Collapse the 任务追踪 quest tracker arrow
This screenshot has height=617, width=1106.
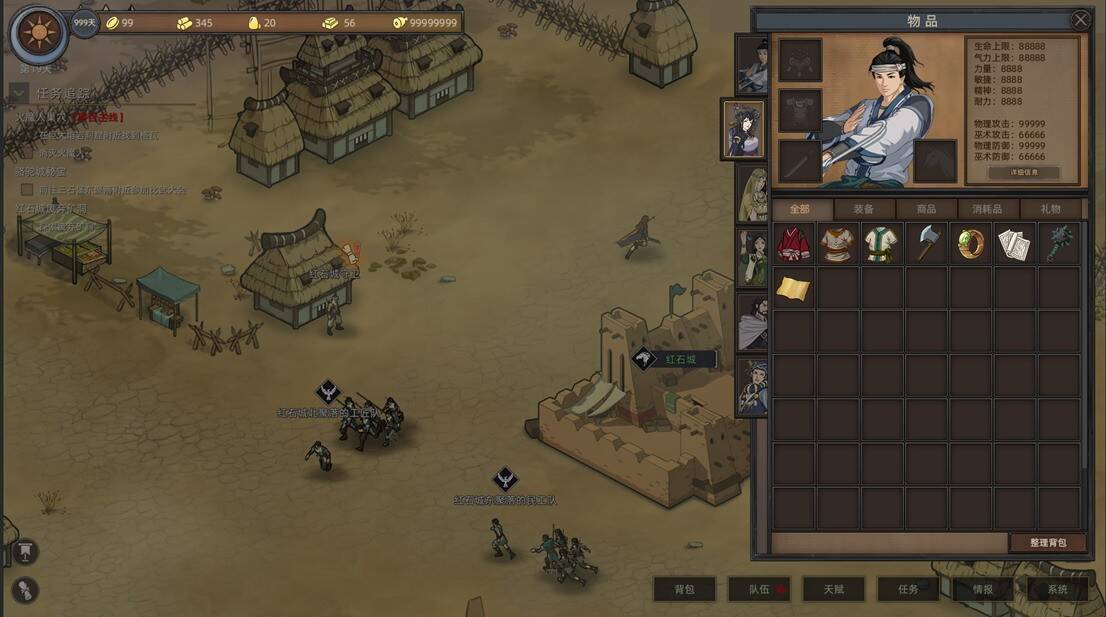click(18, 93)
